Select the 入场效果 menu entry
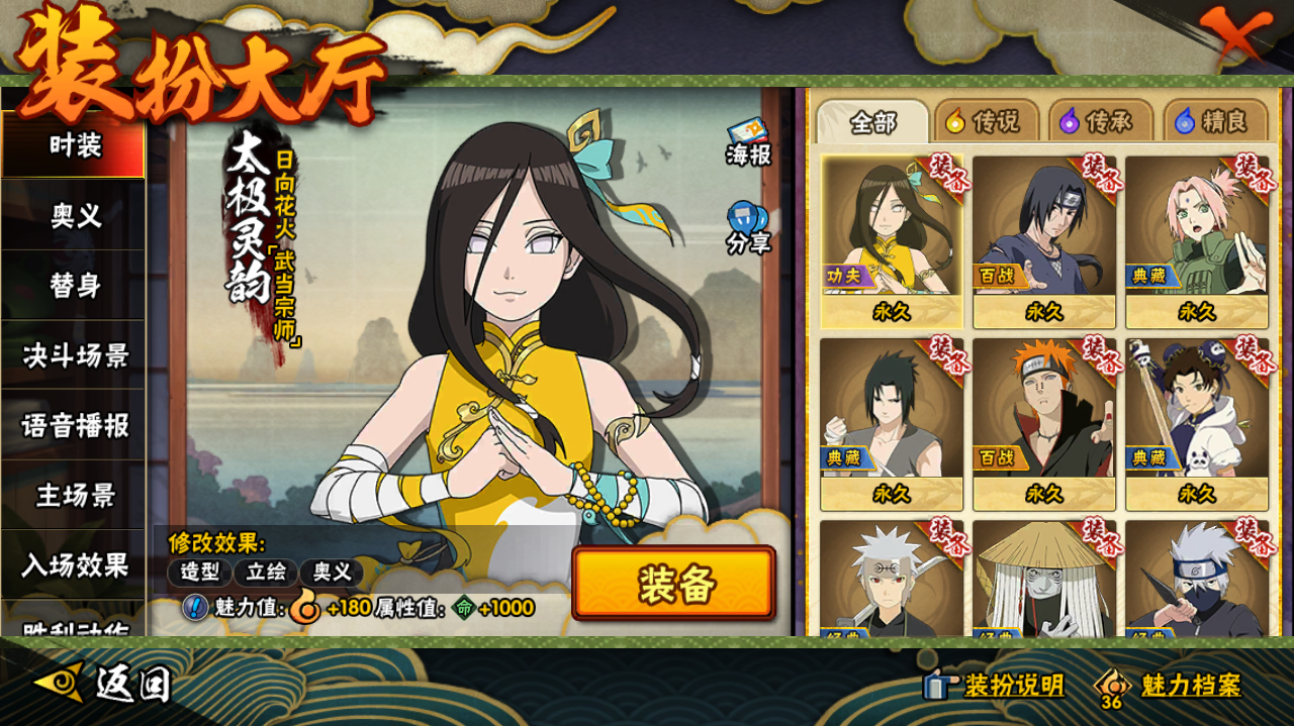The image size is (1294, 726). (75, 565)
